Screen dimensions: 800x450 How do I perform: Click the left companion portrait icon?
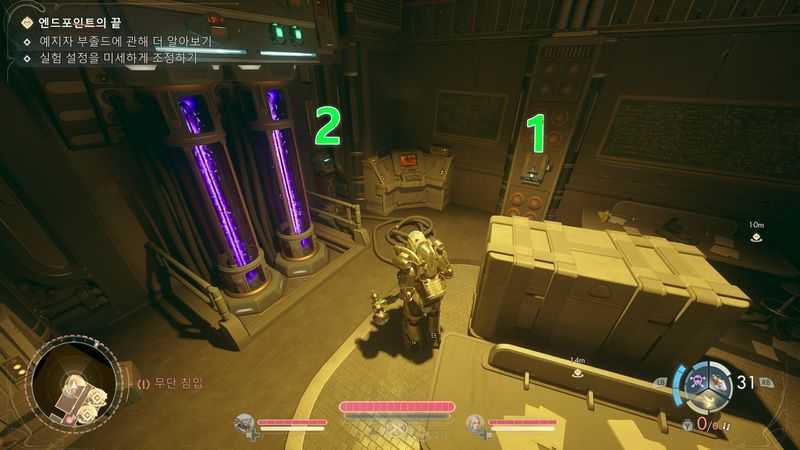coord(244,423)
